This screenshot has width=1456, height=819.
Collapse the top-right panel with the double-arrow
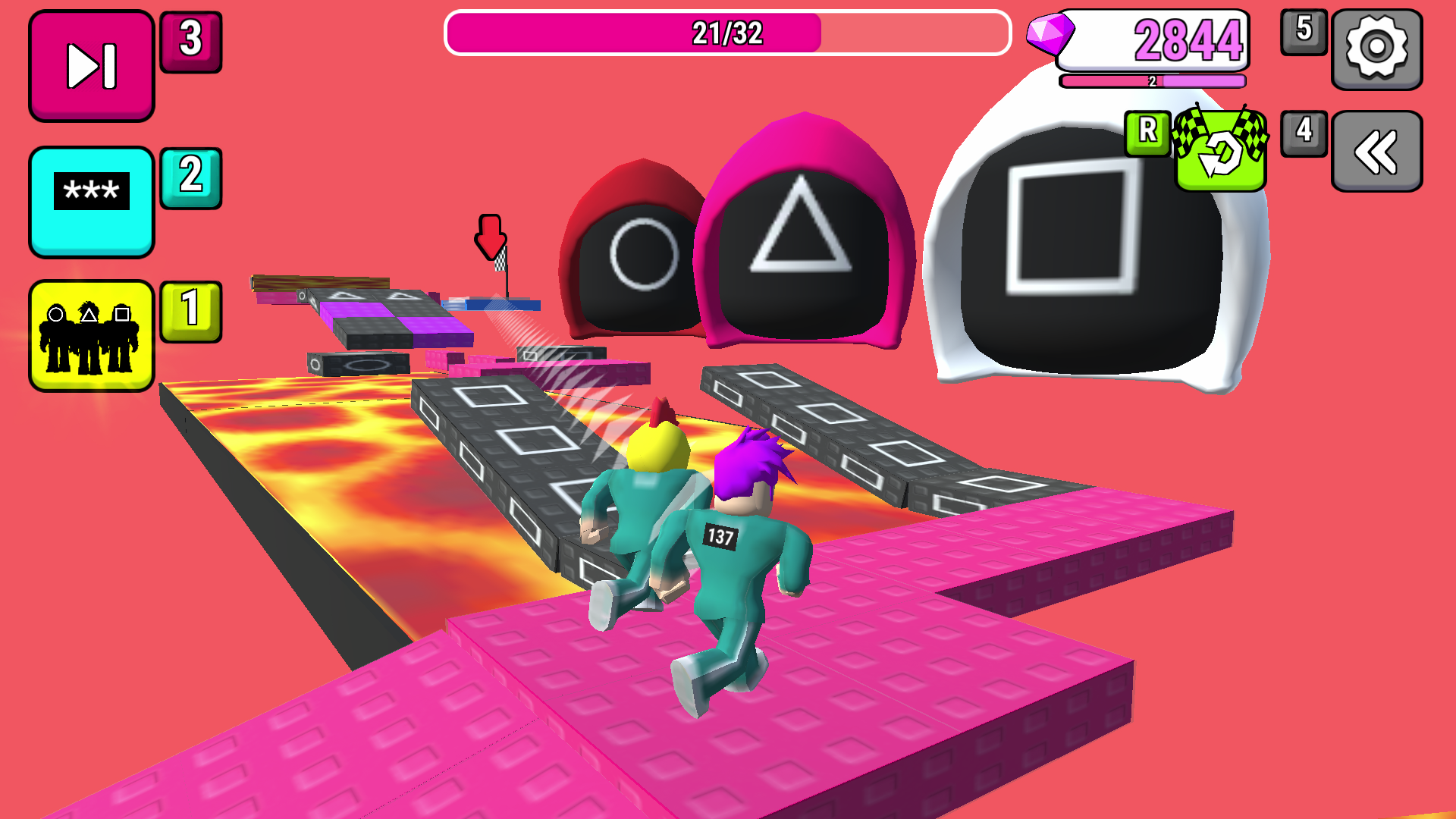click(1379, 150)
